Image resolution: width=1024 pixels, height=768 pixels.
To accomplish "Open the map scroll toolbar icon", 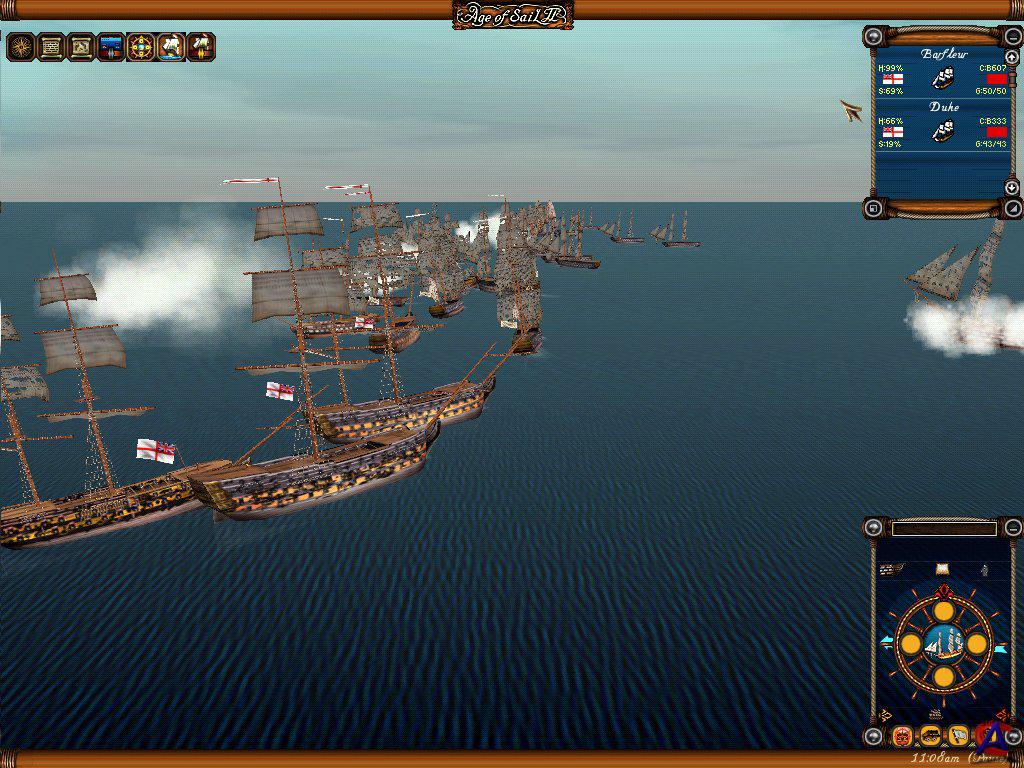I will (81, 46).
